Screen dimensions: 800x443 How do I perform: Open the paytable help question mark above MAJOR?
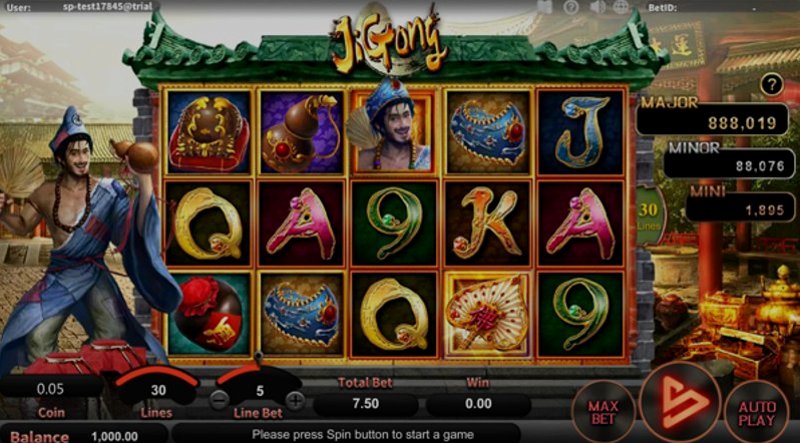tap(769, 86)
